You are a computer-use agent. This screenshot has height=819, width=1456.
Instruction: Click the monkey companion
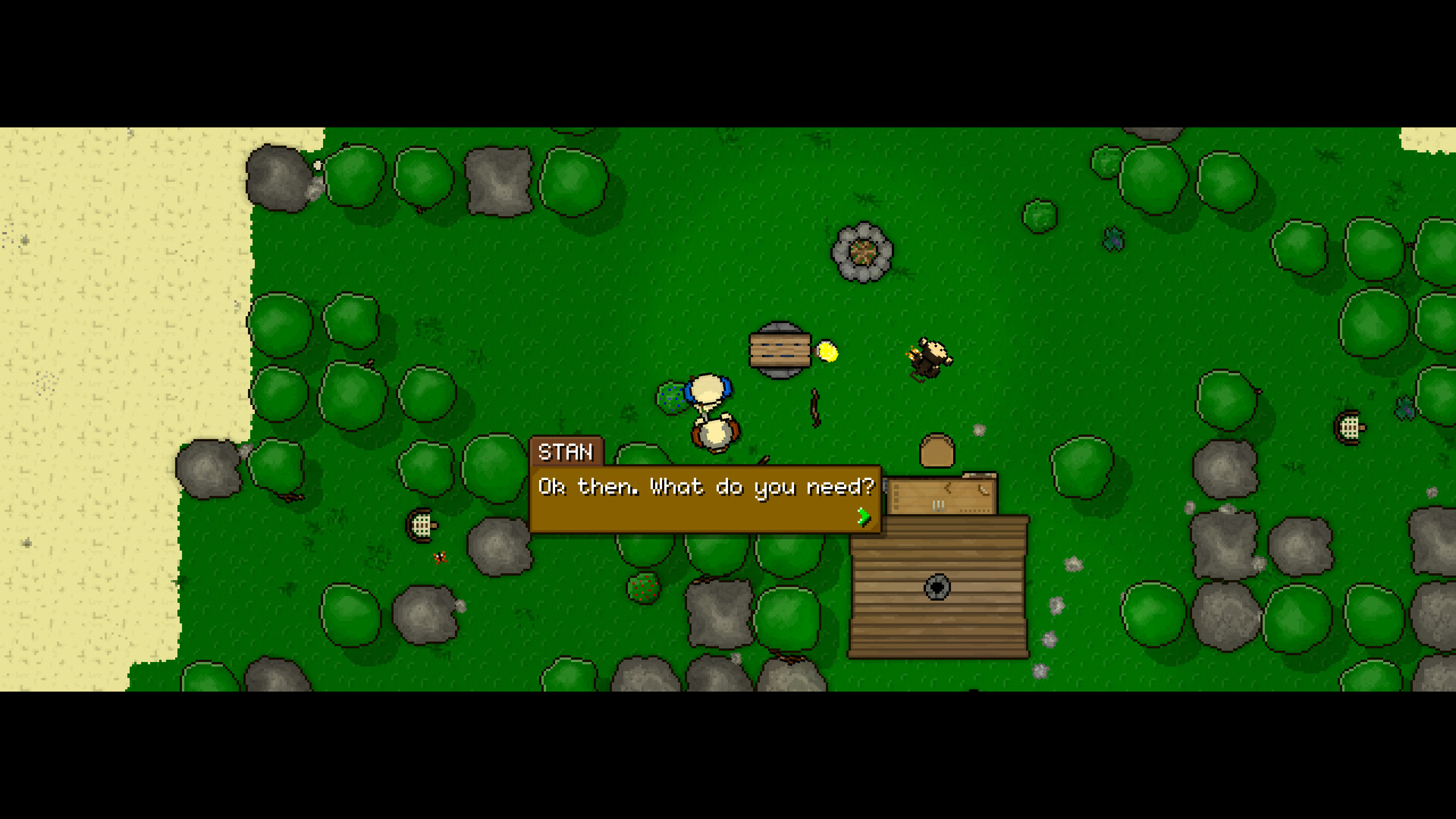pos(927,356)
